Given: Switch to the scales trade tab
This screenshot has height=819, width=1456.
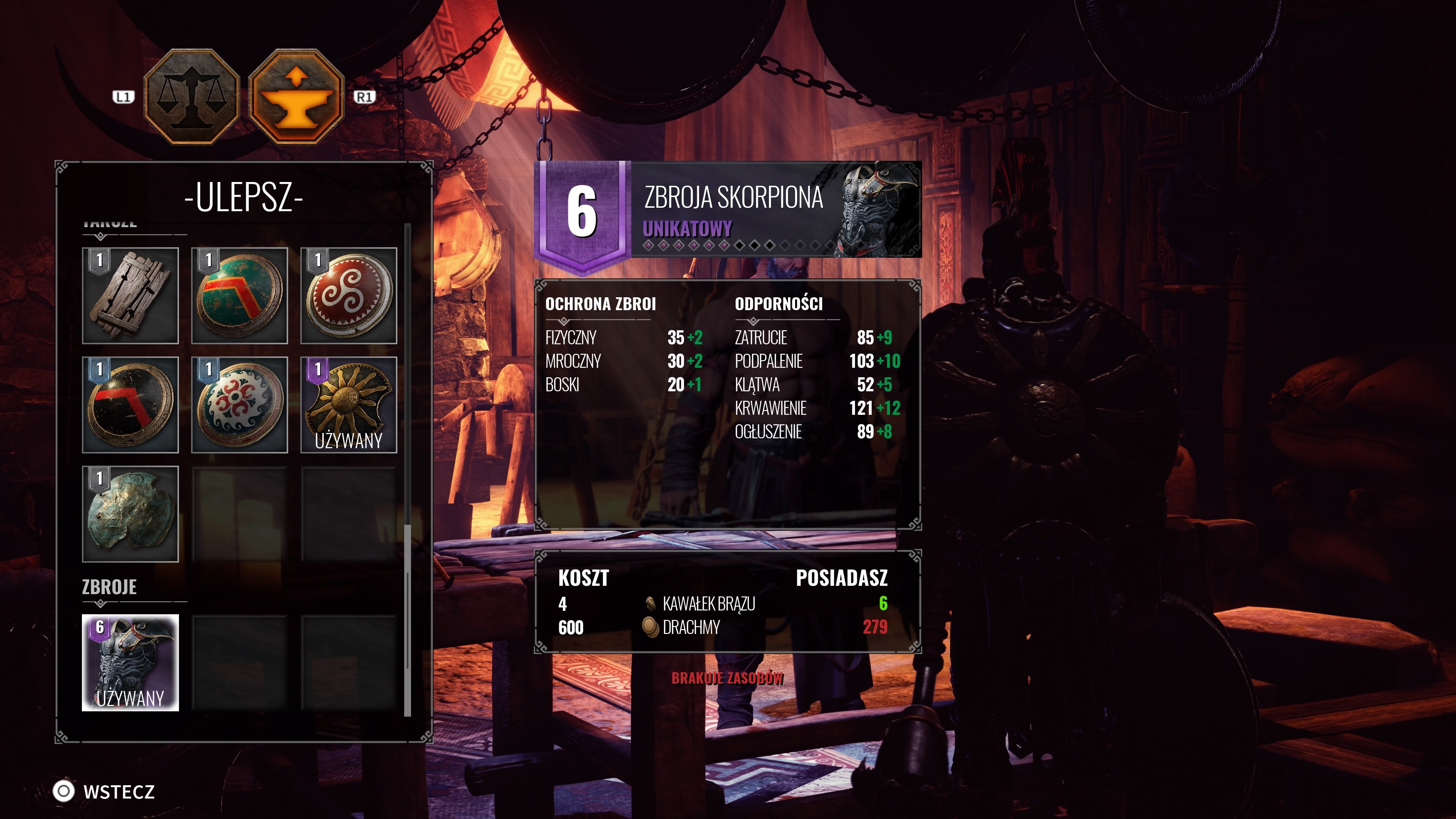Looking at the screenshot, I should click(191, 96).
